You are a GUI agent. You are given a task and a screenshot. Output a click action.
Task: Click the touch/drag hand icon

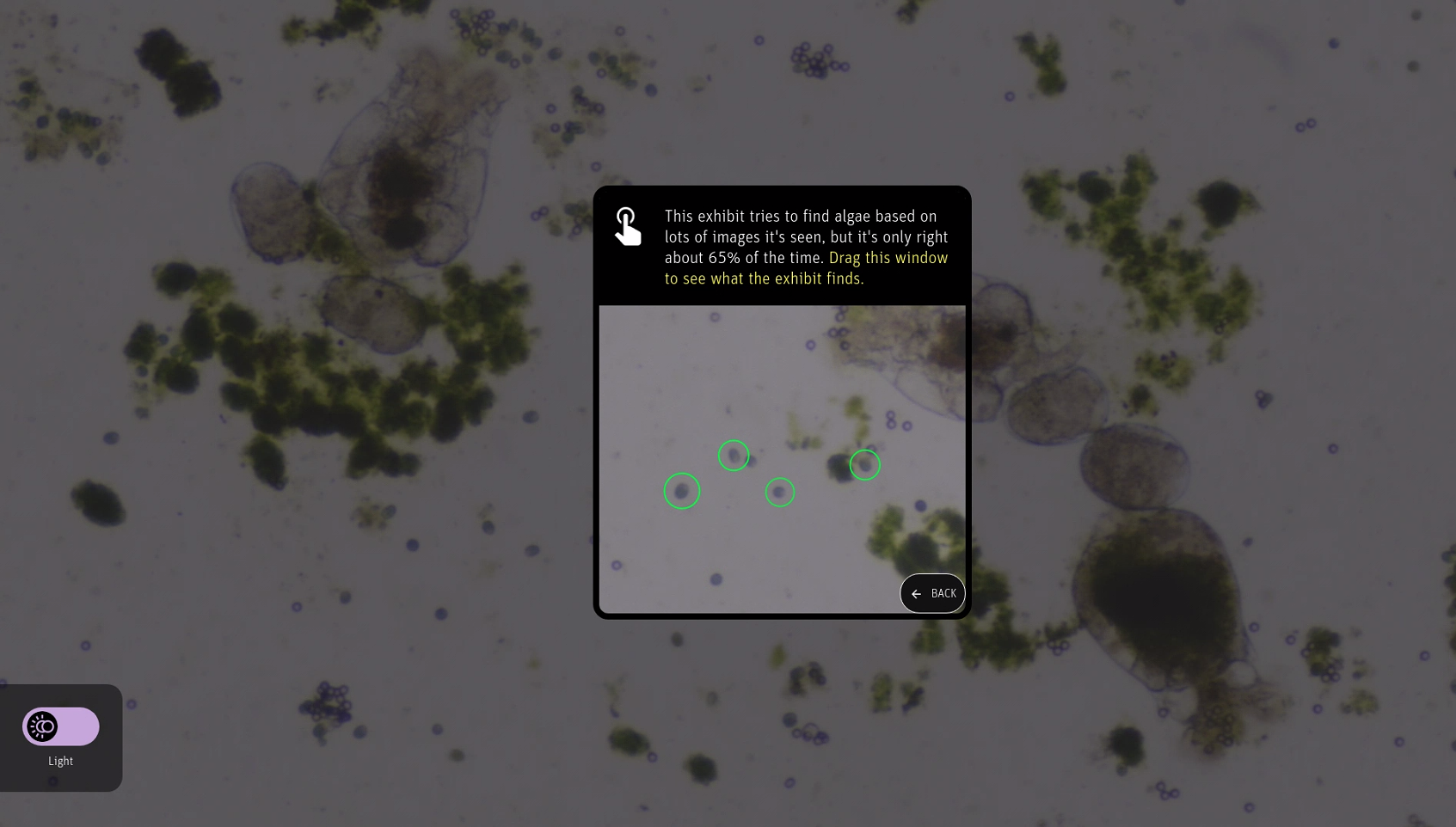(x=627, y=226)
